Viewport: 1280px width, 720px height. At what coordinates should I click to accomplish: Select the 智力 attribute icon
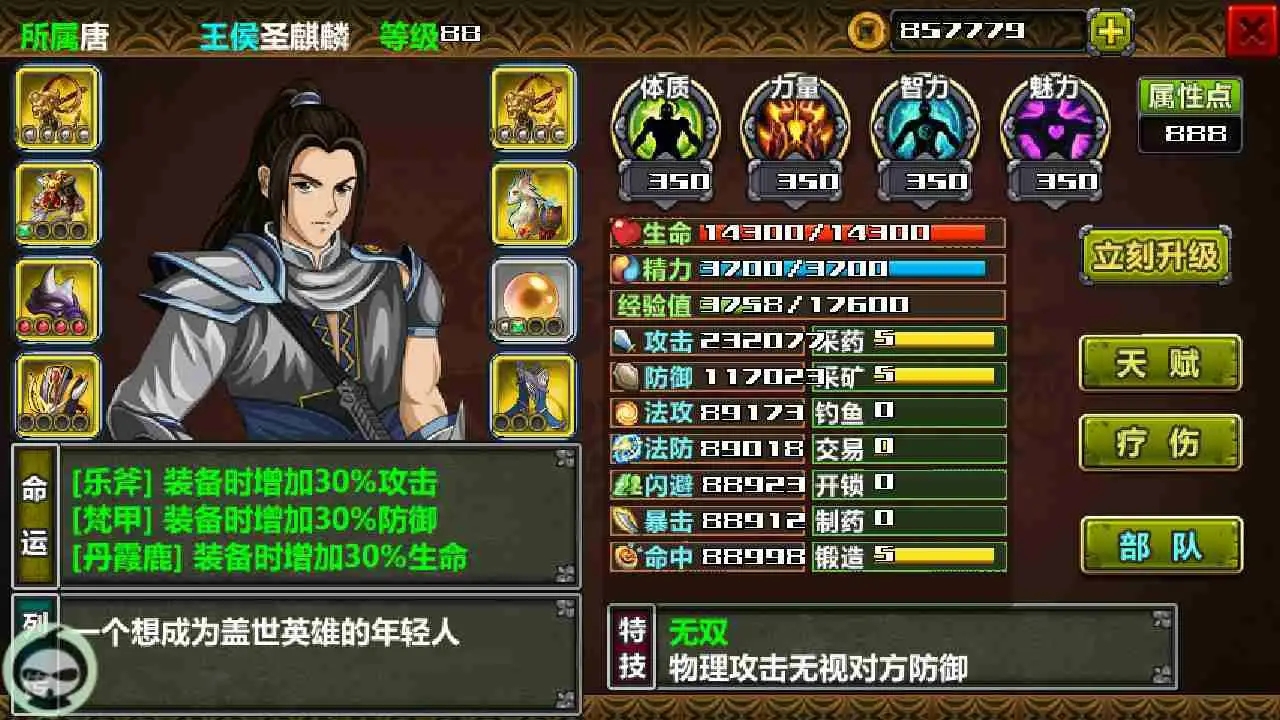925,130
